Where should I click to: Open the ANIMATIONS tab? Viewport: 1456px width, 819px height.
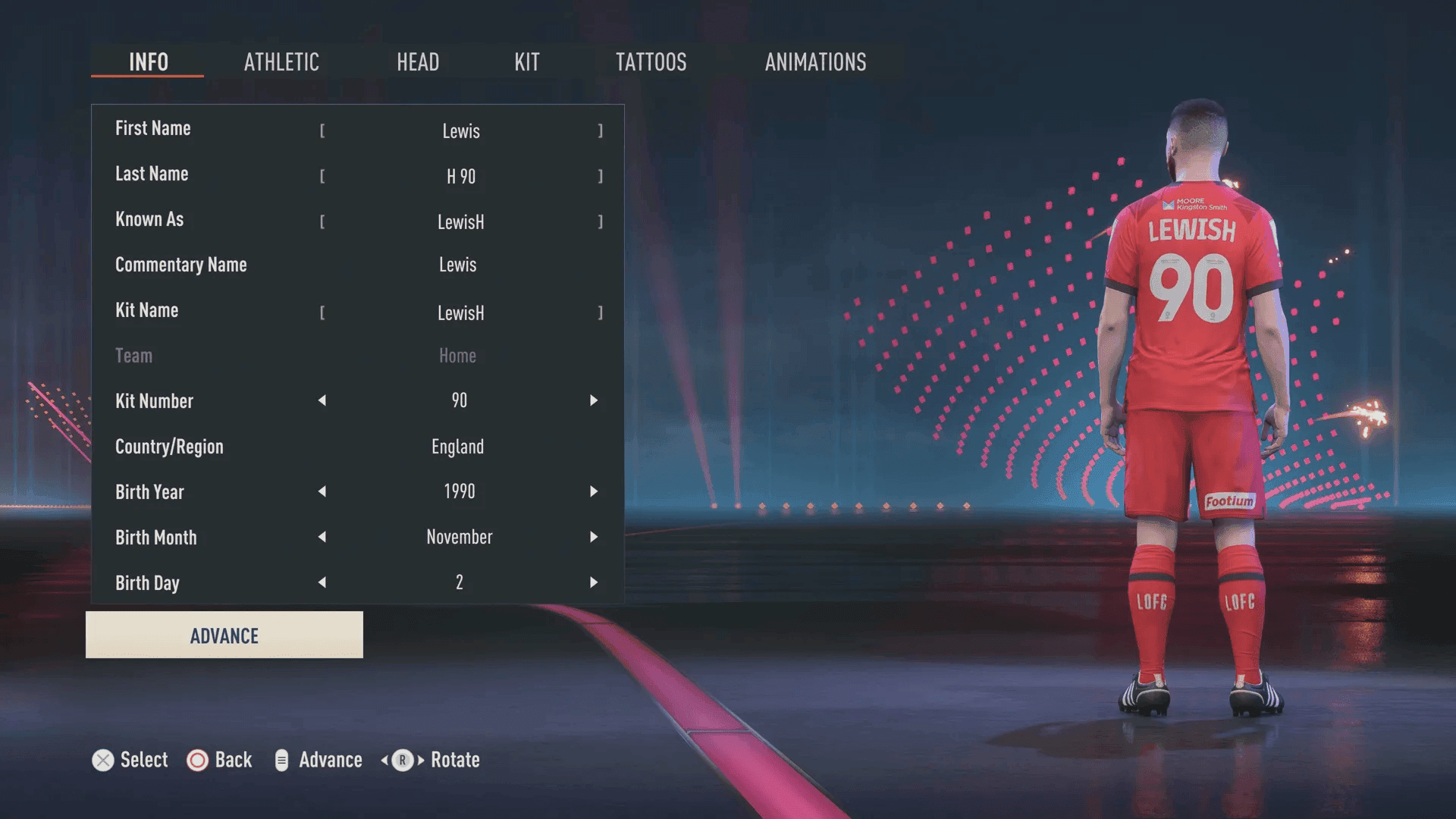(x=815, y=62)
